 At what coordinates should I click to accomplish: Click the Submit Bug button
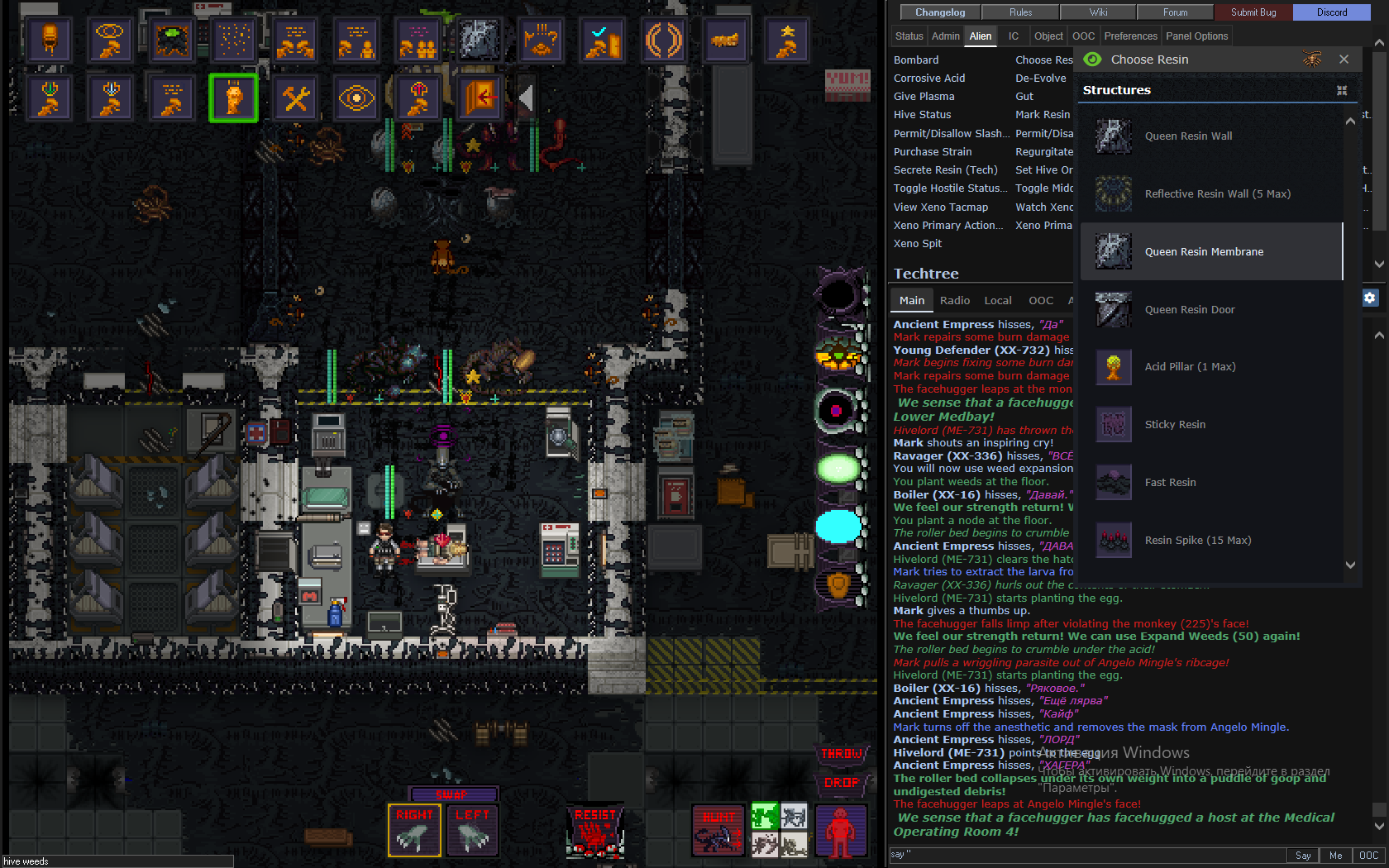[1253, 12]
